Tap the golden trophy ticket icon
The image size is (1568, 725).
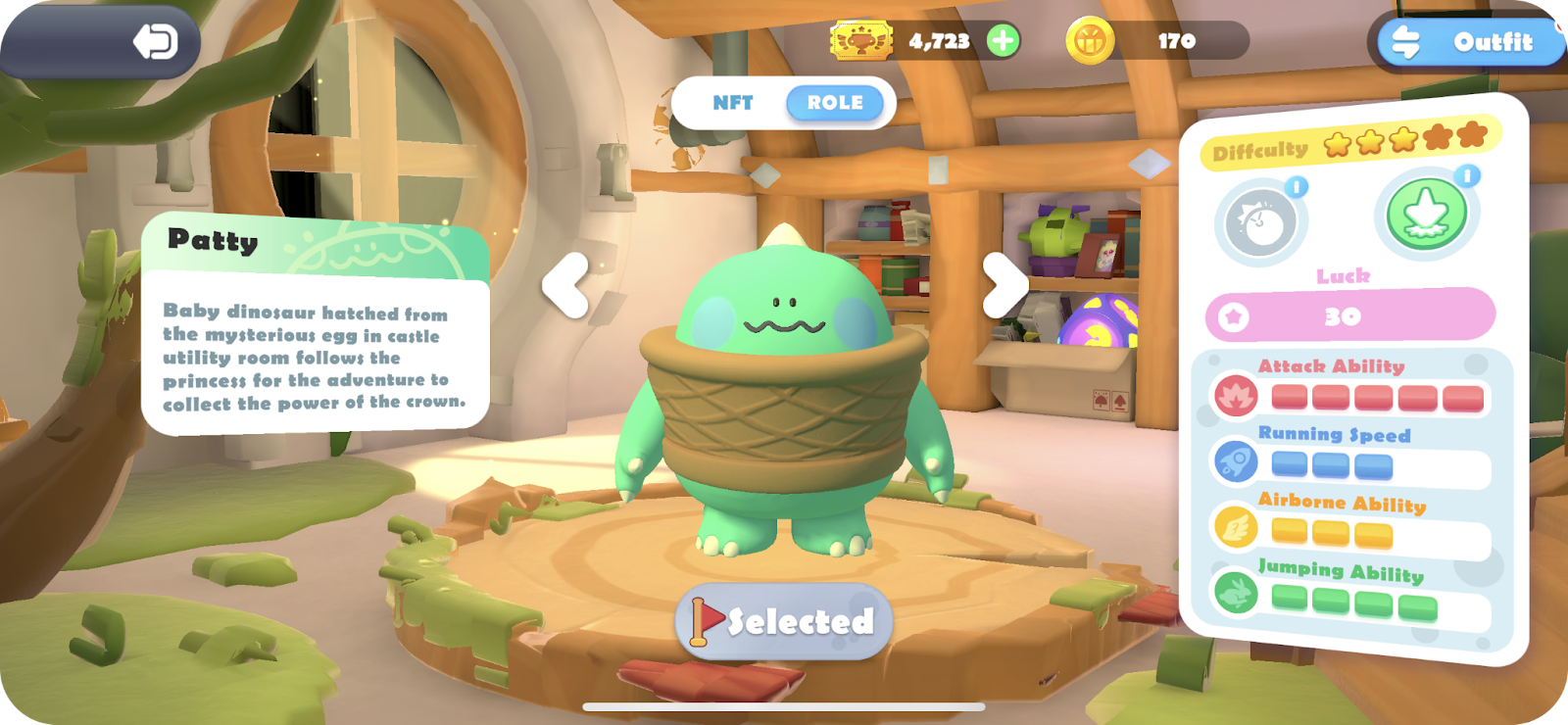tap(861, 41)
